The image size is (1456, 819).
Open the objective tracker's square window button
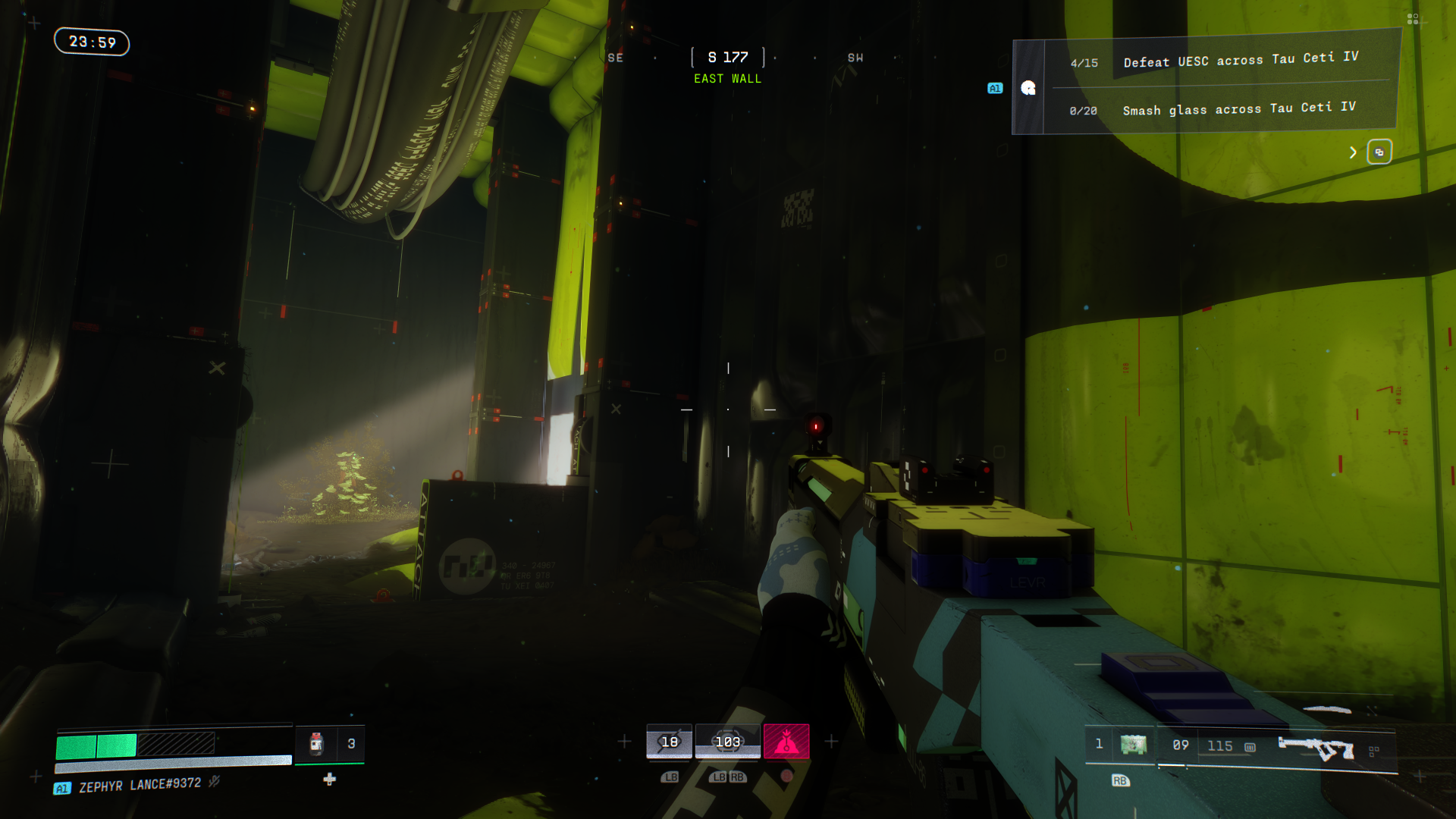[x=1379, y=152]
